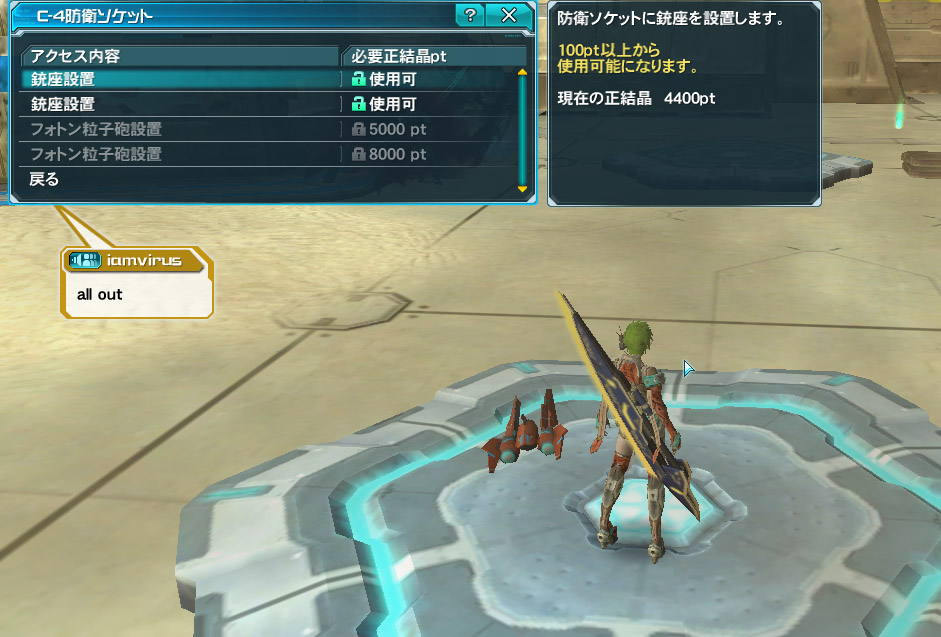Close the C-4 defense socket window
This screenshot has width=941, height=637.
(x=508, y=15)
